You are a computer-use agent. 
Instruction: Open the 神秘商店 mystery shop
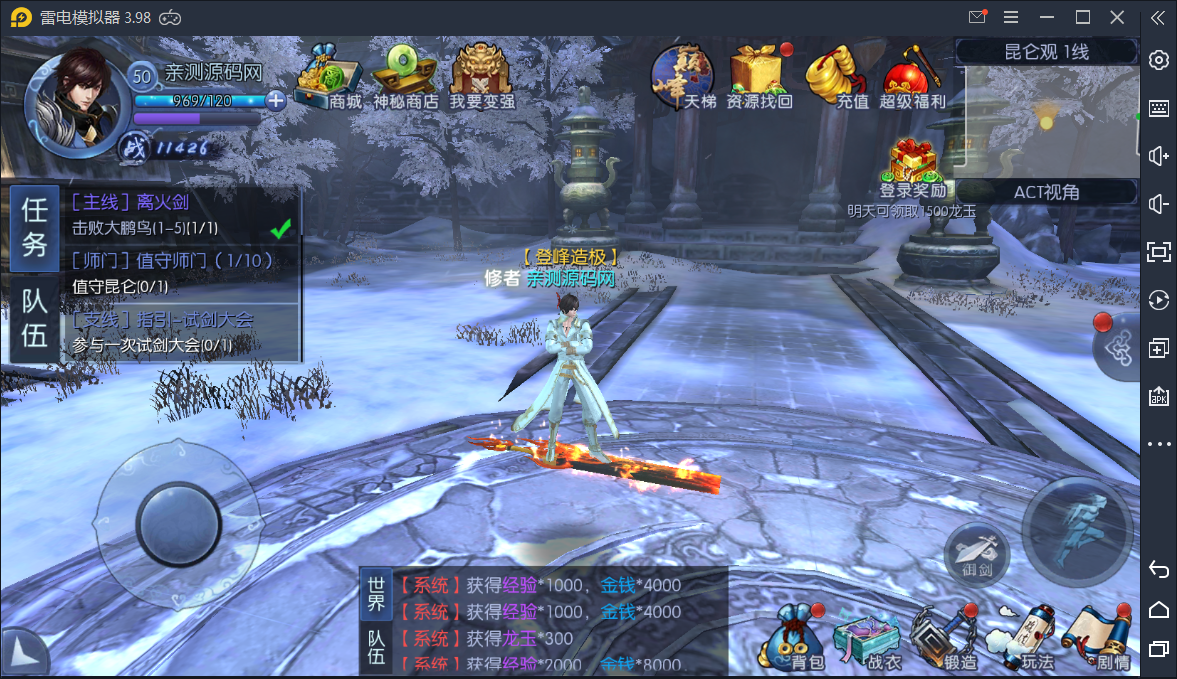[405, 76]
